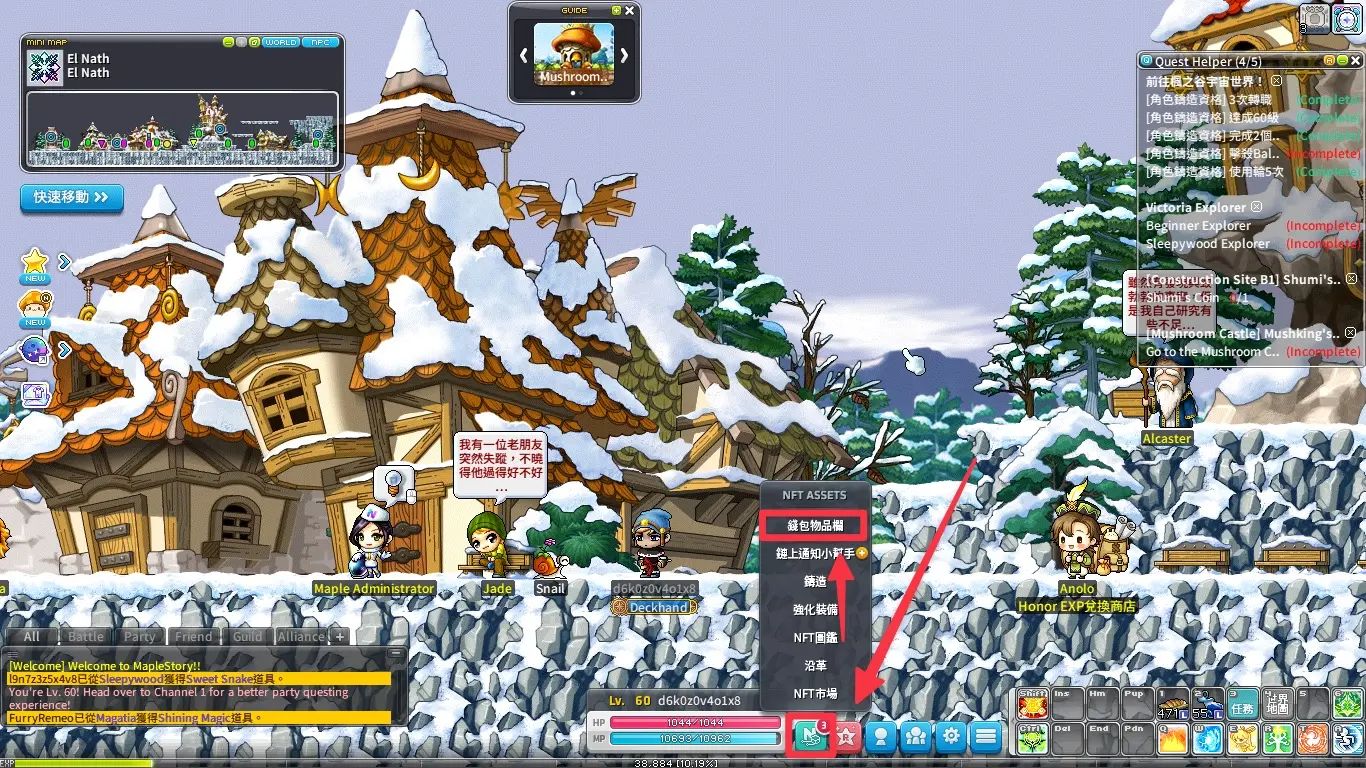The image size is (1366, 768).
Task: Close the Guide panel
Action: point(629,10)
